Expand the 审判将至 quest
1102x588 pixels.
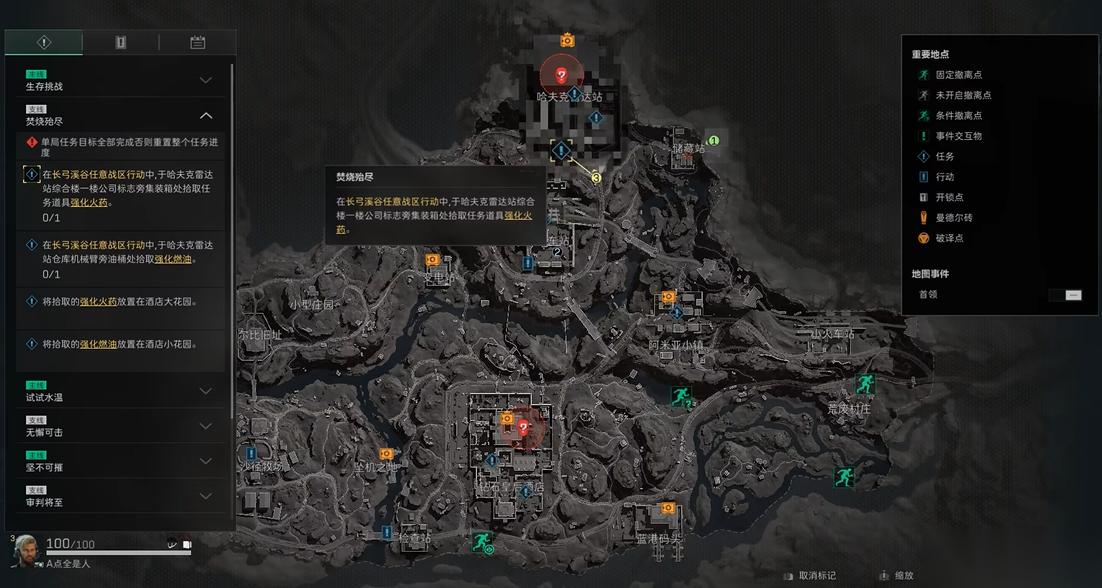point(206,496)
